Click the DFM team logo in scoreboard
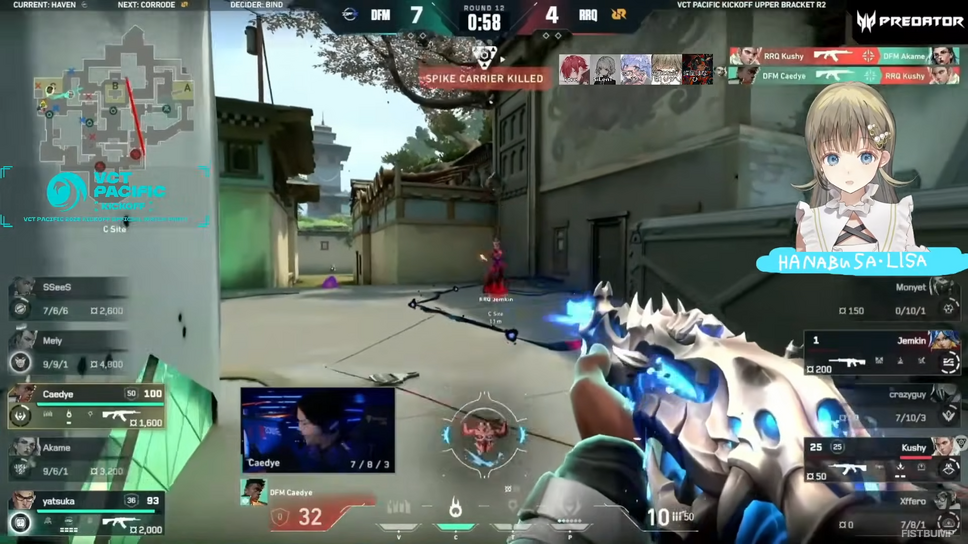968x544 pixels. tap(350, 15)
